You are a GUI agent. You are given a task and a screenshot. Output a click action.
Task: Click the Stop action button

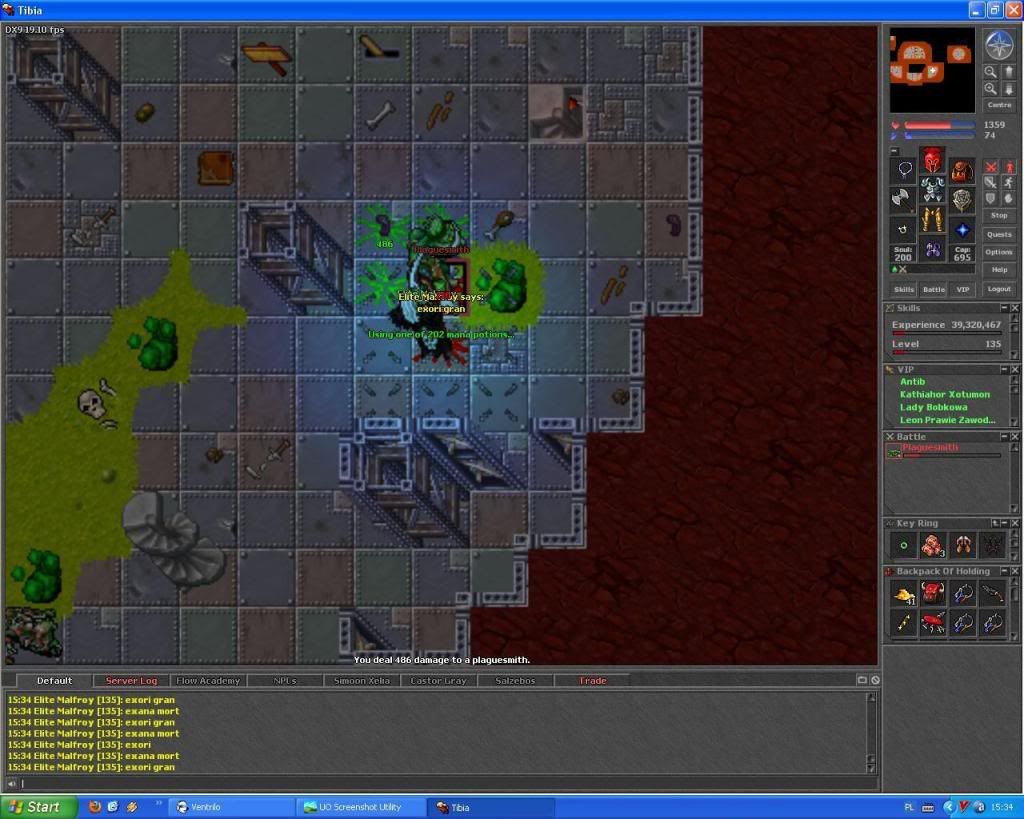pos(999,215)
